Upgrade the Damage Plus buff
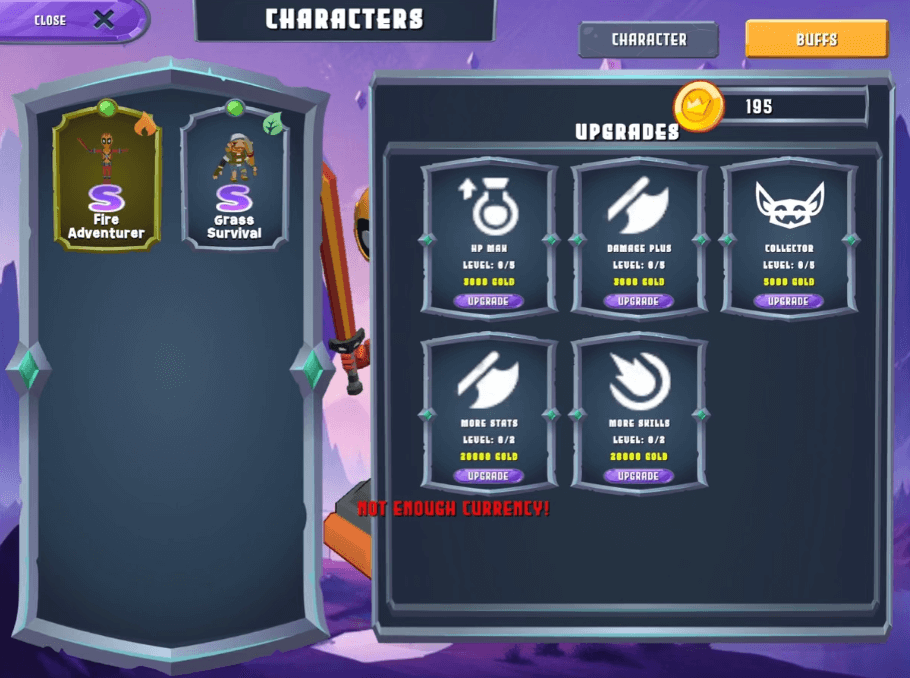Viewport: 910px width, 678px height. pos(638,301)
